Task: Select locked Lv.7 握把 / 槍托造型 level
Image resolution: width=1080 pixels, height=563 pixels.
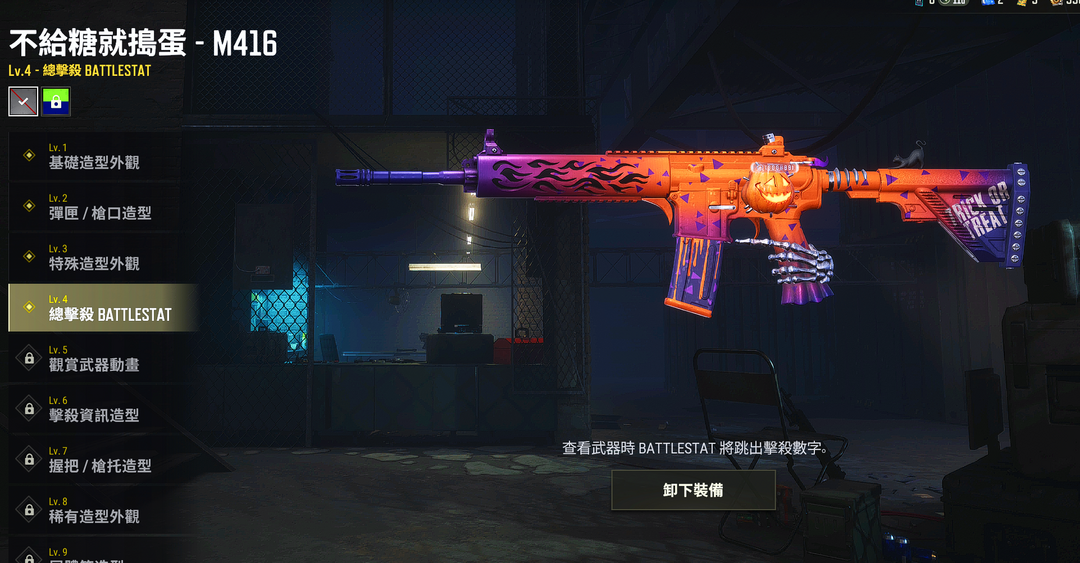Action: [100, 459]
